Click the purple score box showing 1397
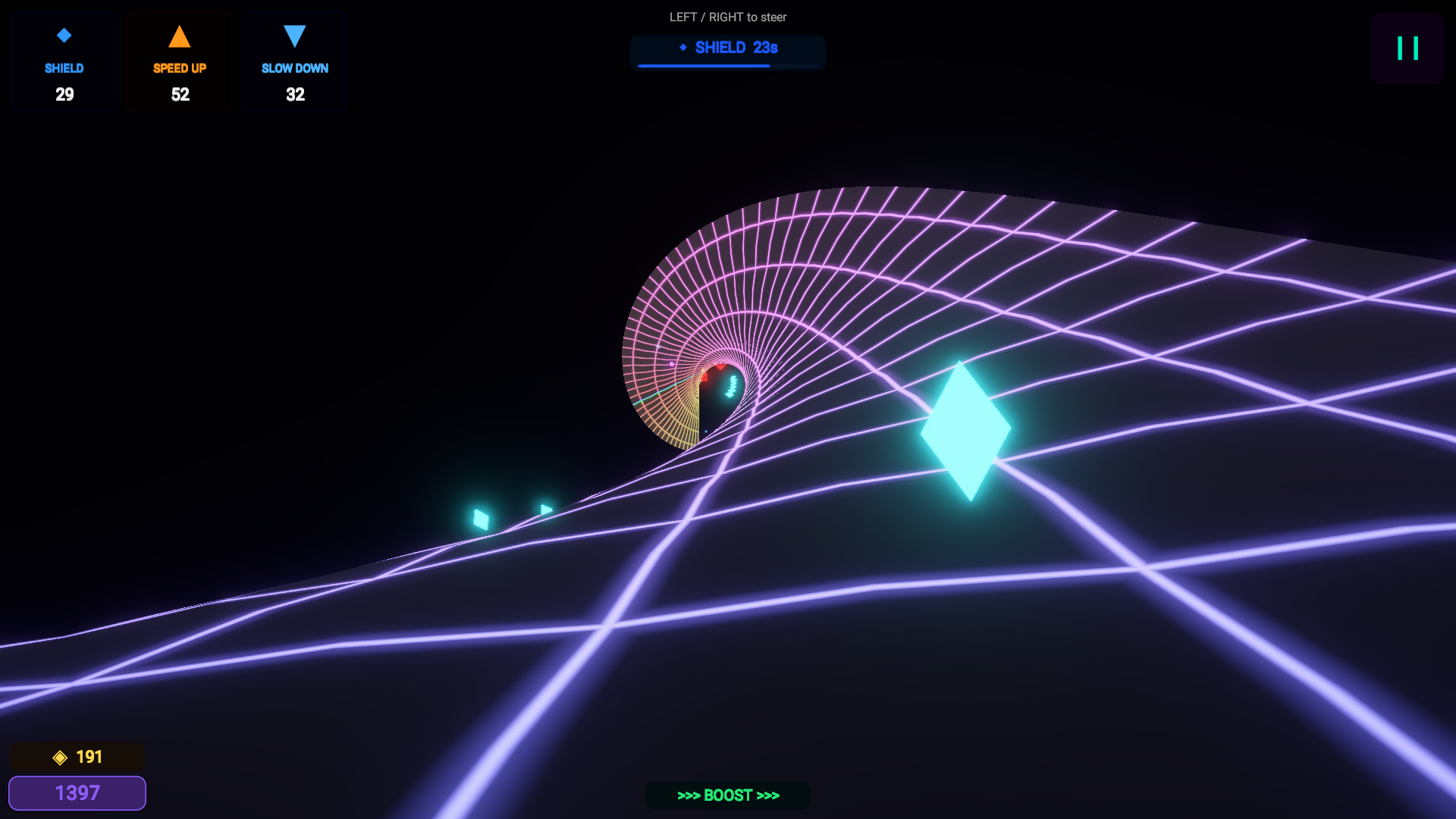Viewport: 1456px width, 819px height. click(77, 792)
